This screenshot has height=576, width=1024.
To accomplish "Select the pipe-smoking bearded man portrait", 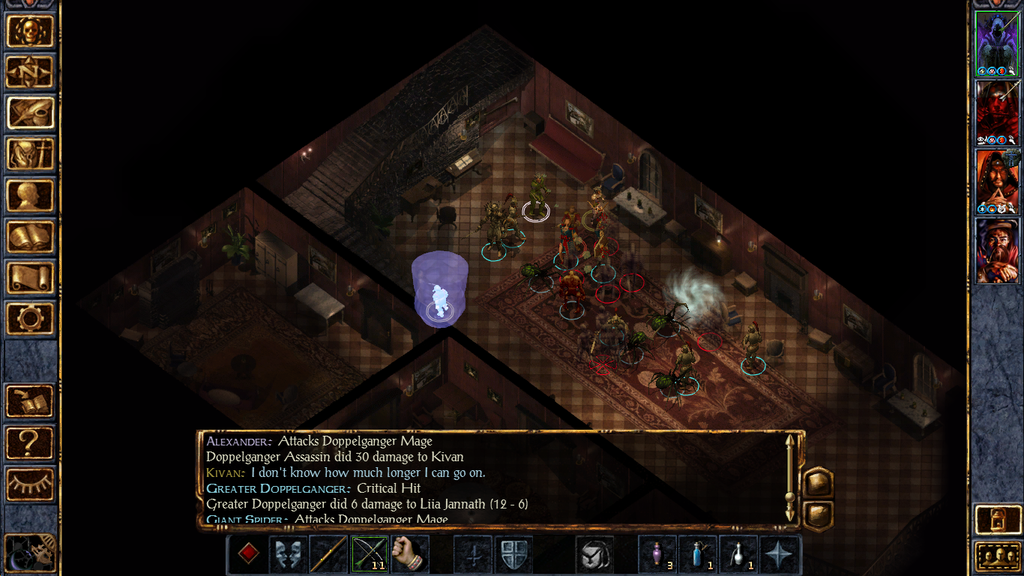I will 997,251.
